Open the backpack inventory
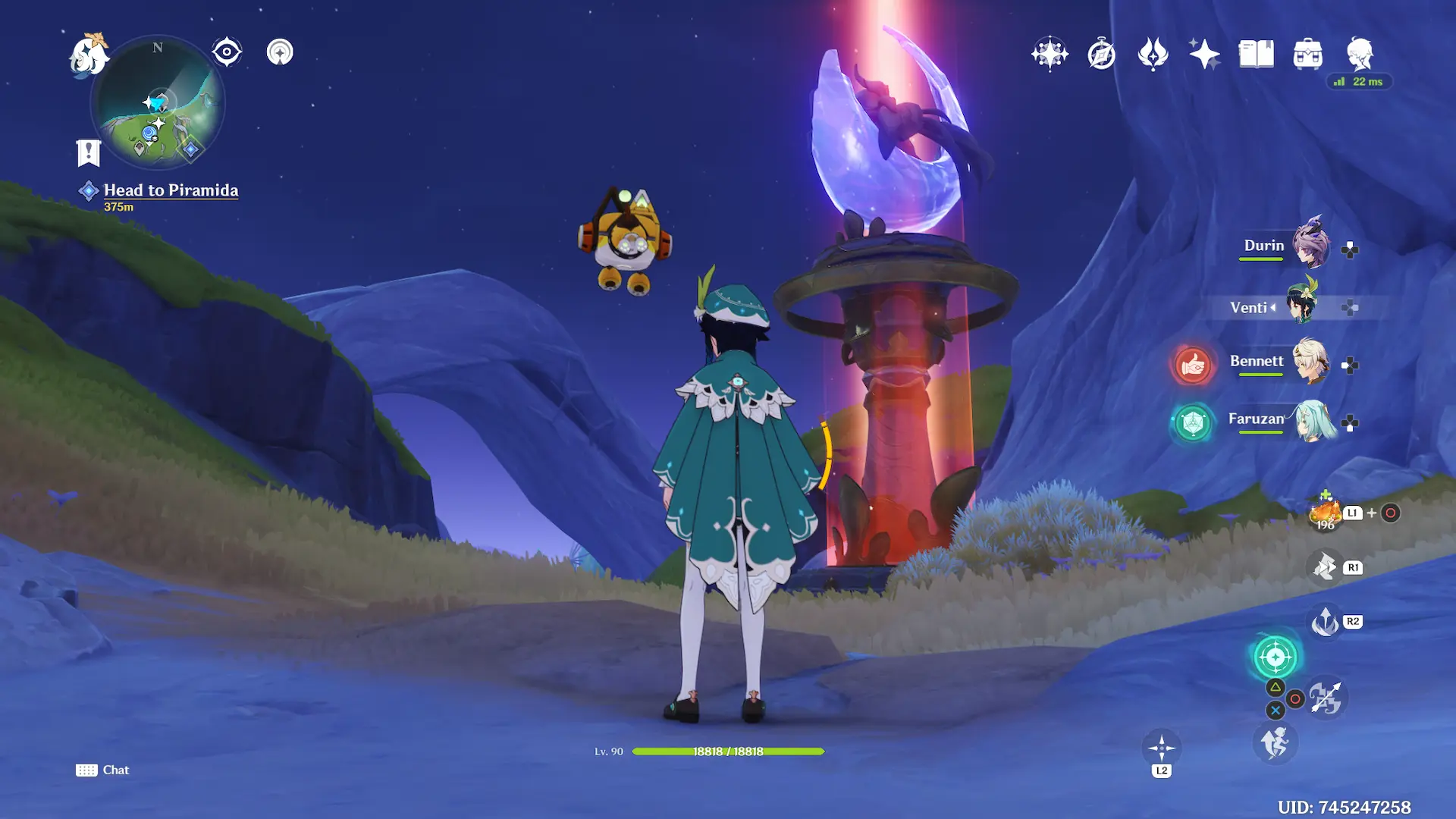 point(1307,54)
